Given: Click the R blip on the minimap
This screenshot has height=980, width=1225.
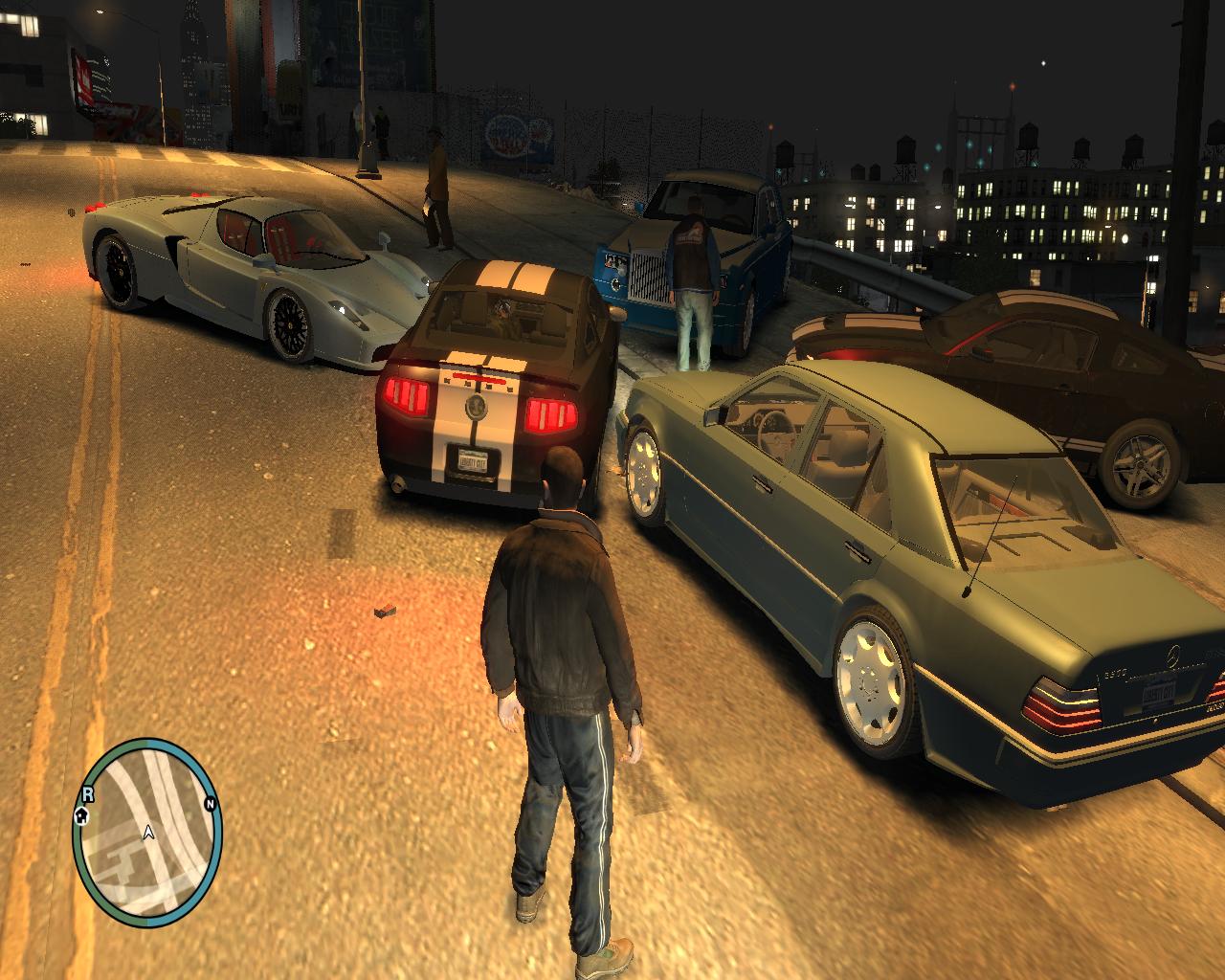Looking at the screenshot, I should tap(88, 793).
